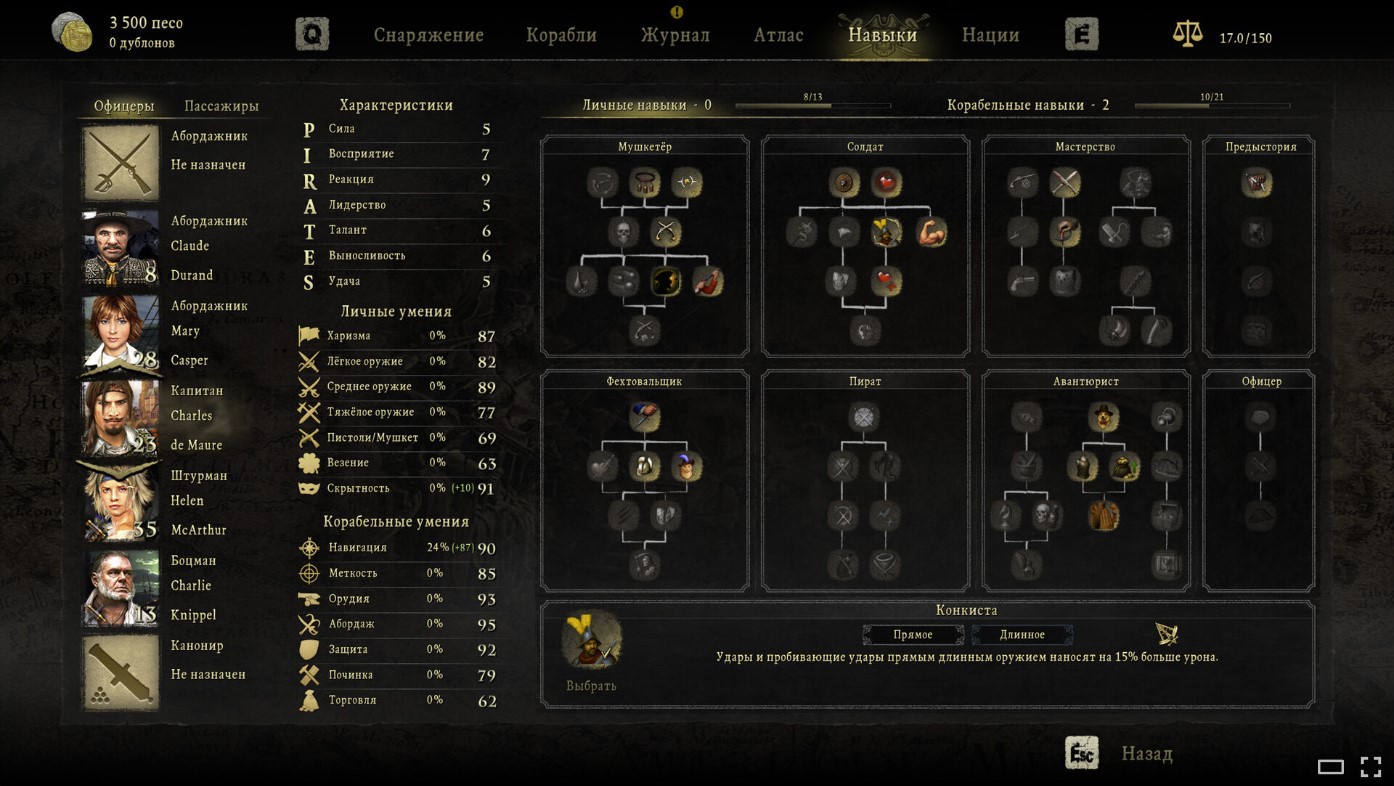Select officer Claude Durand portrait
Viewport: 1394px width, 786px height.
121,247
